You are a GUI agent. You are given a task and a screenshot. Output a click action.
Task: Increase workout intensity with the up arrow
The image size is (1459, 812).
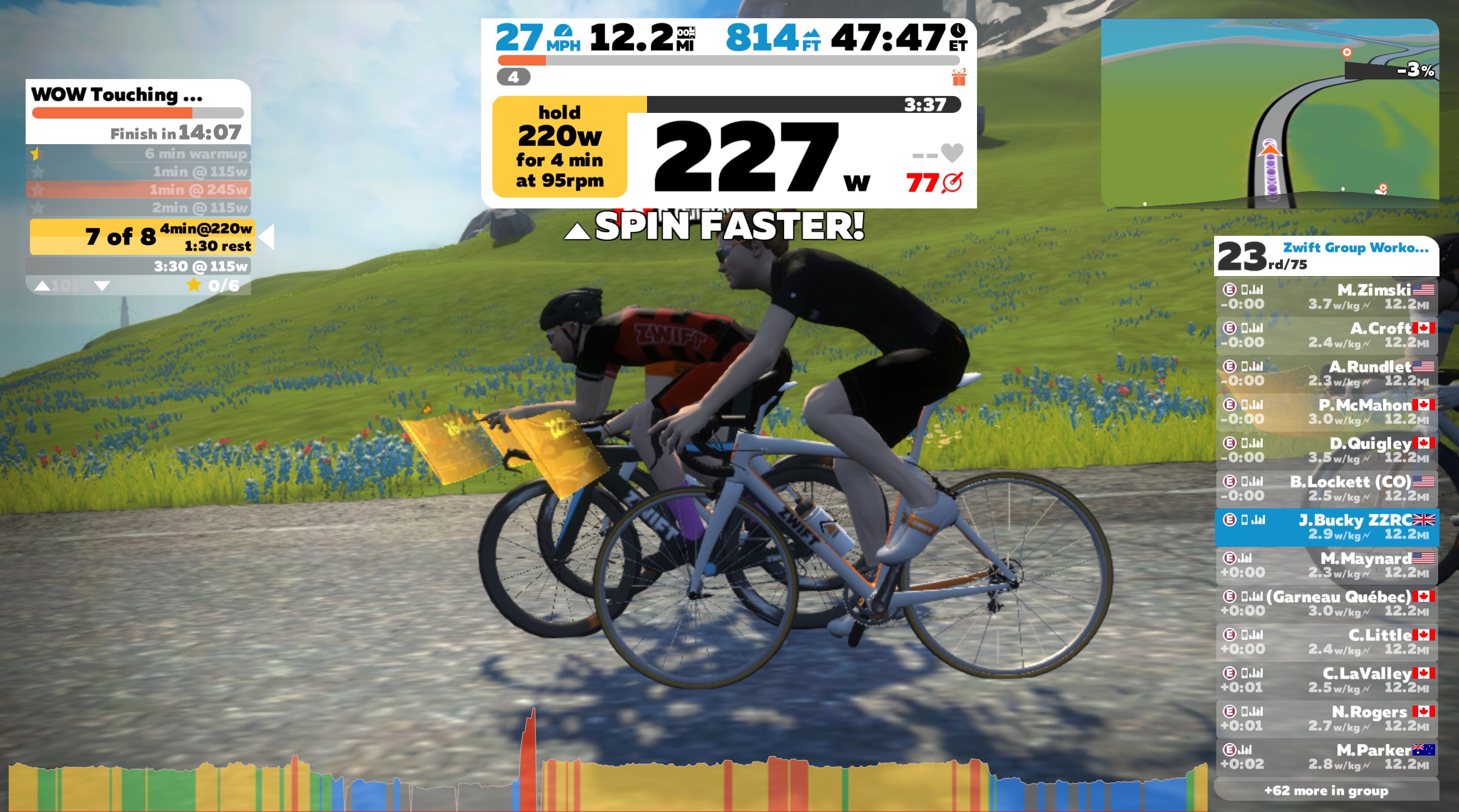click(42, 287)
